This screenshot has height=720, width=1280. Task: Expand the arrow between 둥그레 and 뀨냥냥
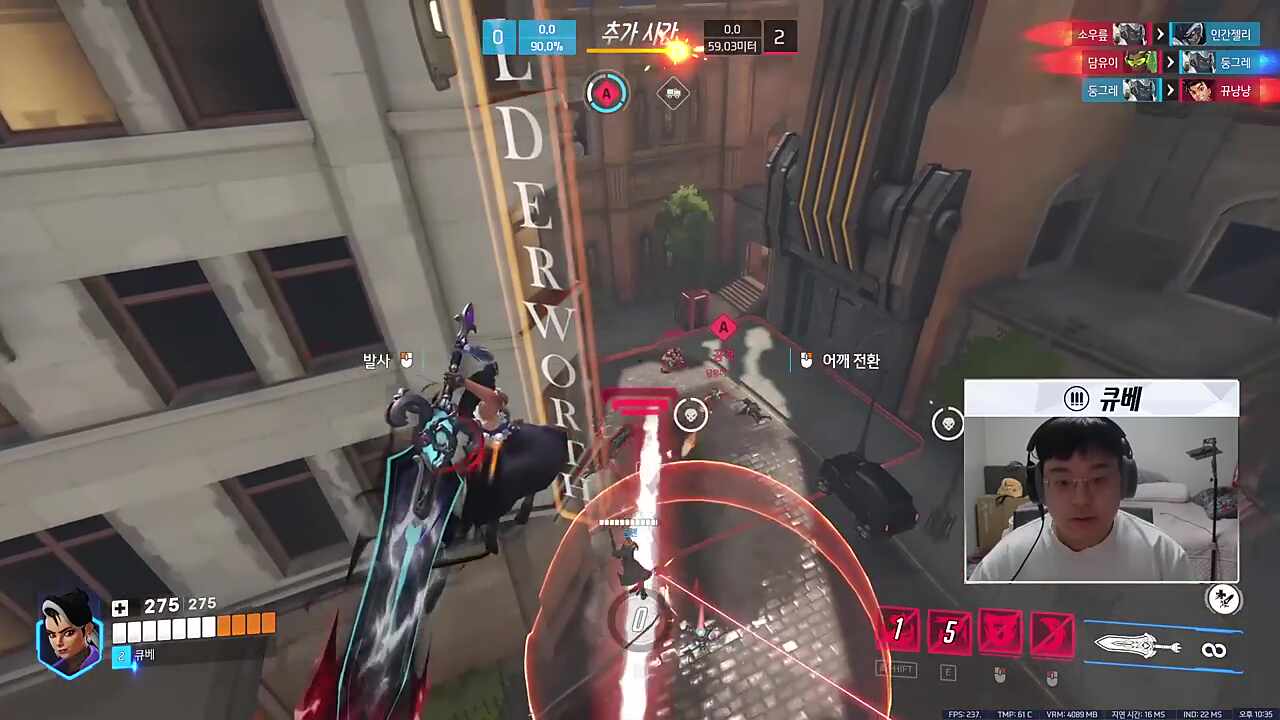(x=1170, y=90)
